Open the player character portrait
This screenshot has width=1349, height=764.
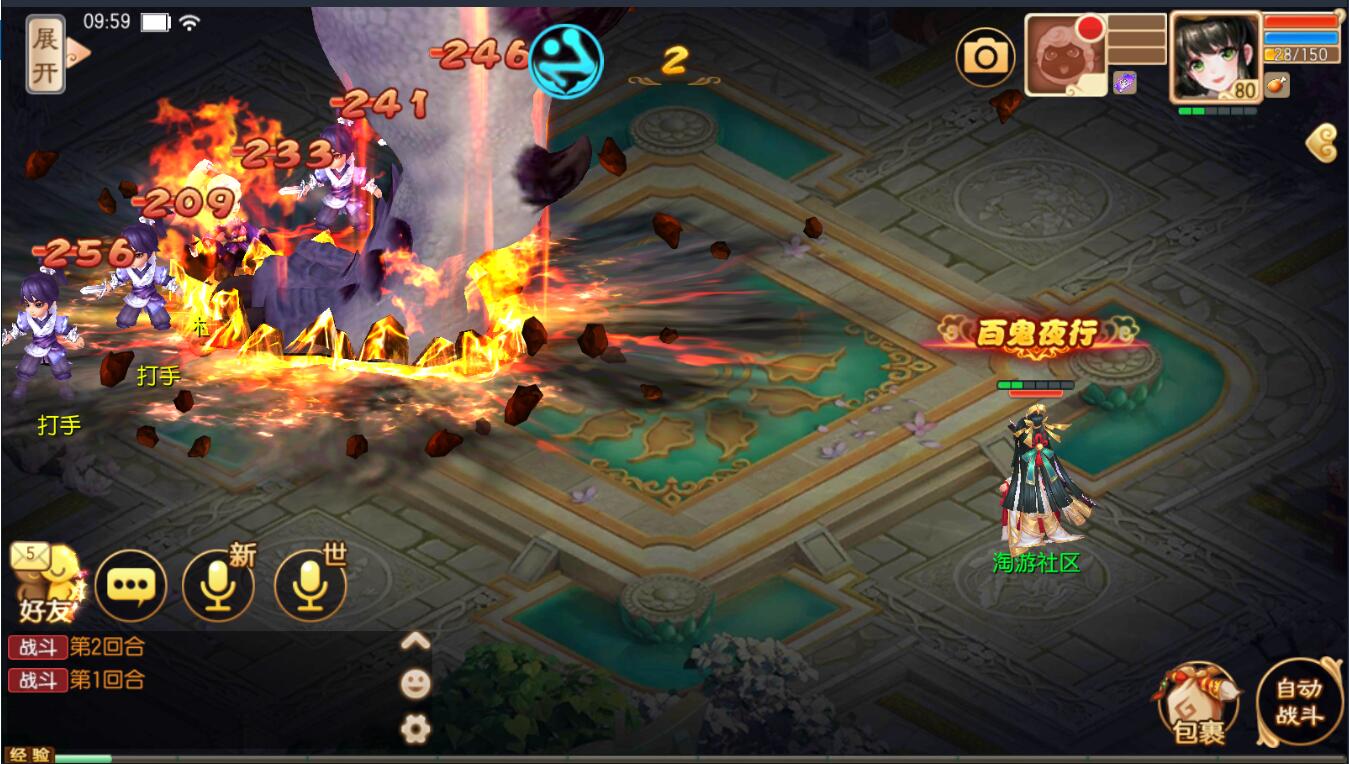pyautogui.click(x=1214, y=56)
